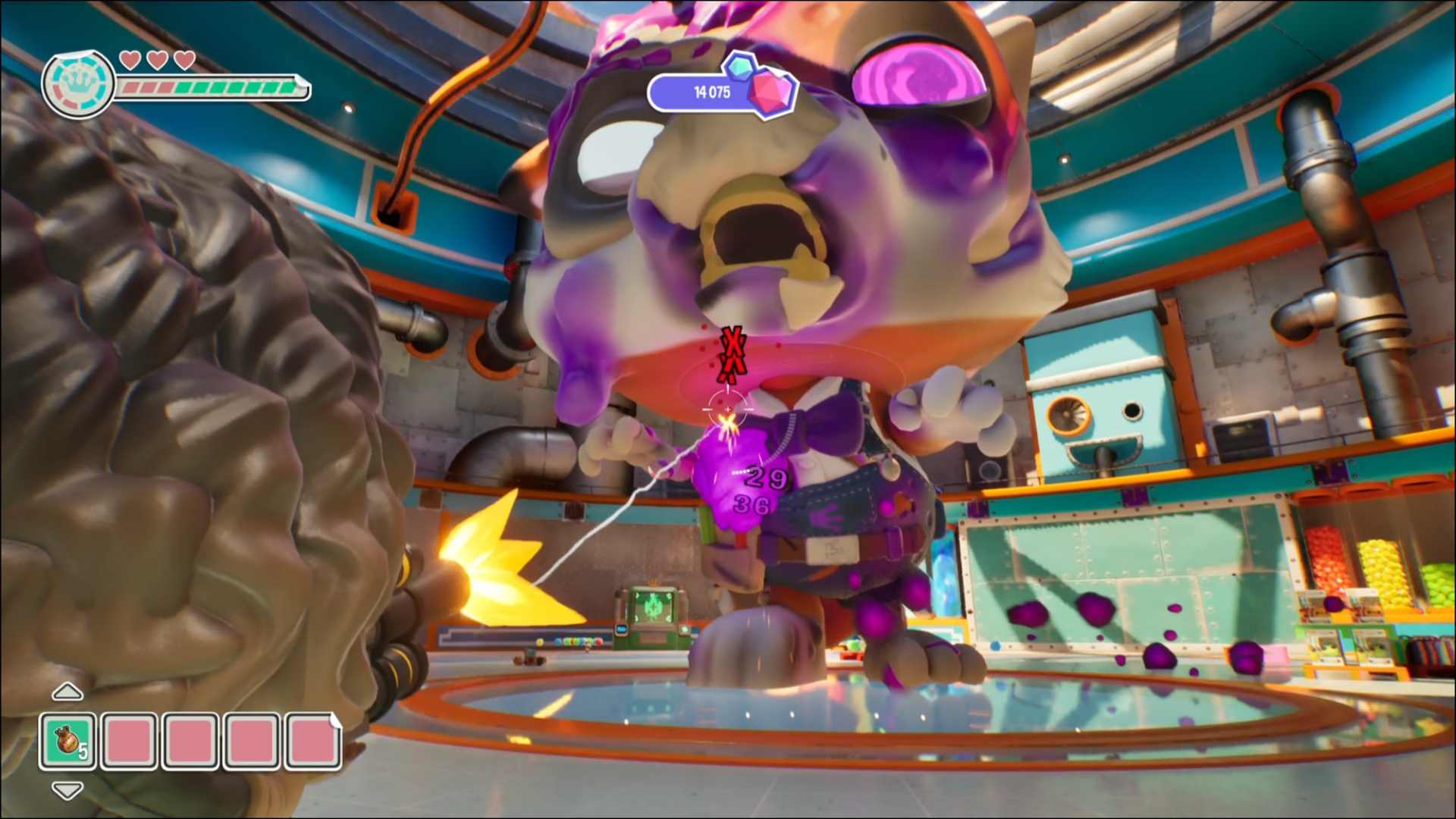Click the down arrow below the item slots

pos(67,791)
